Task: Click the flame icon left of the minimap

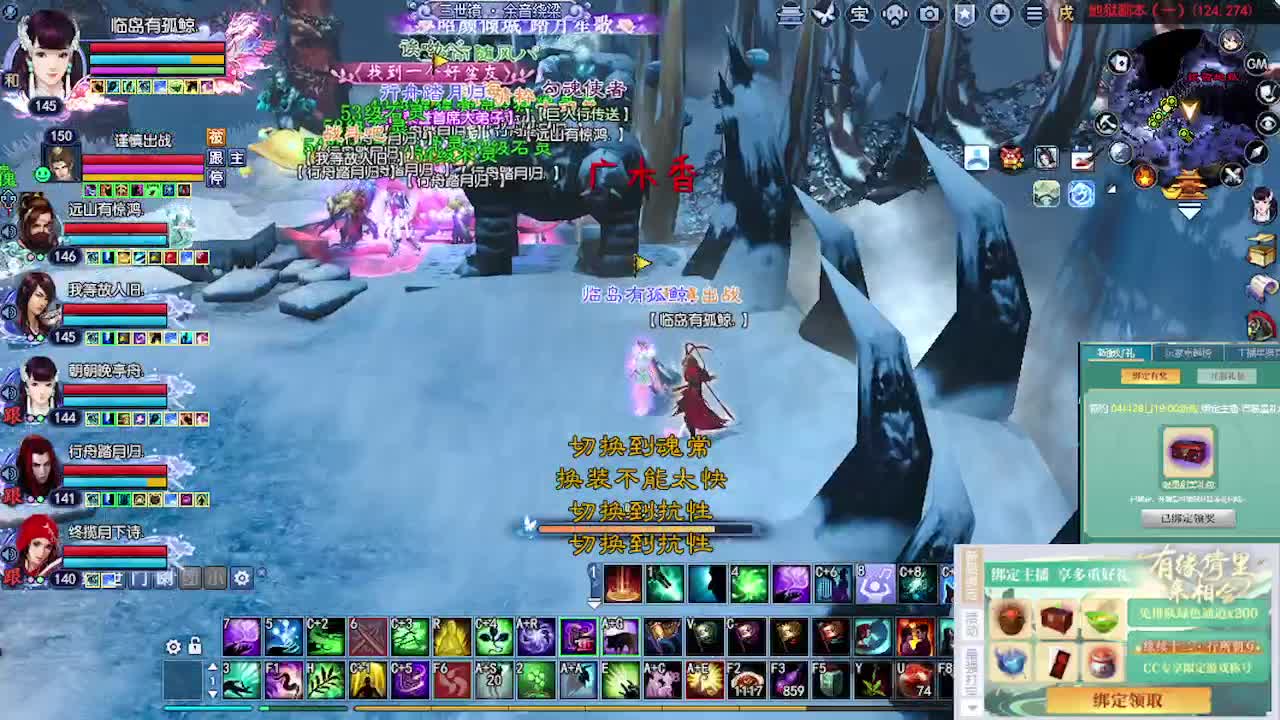Action: 1145,176
